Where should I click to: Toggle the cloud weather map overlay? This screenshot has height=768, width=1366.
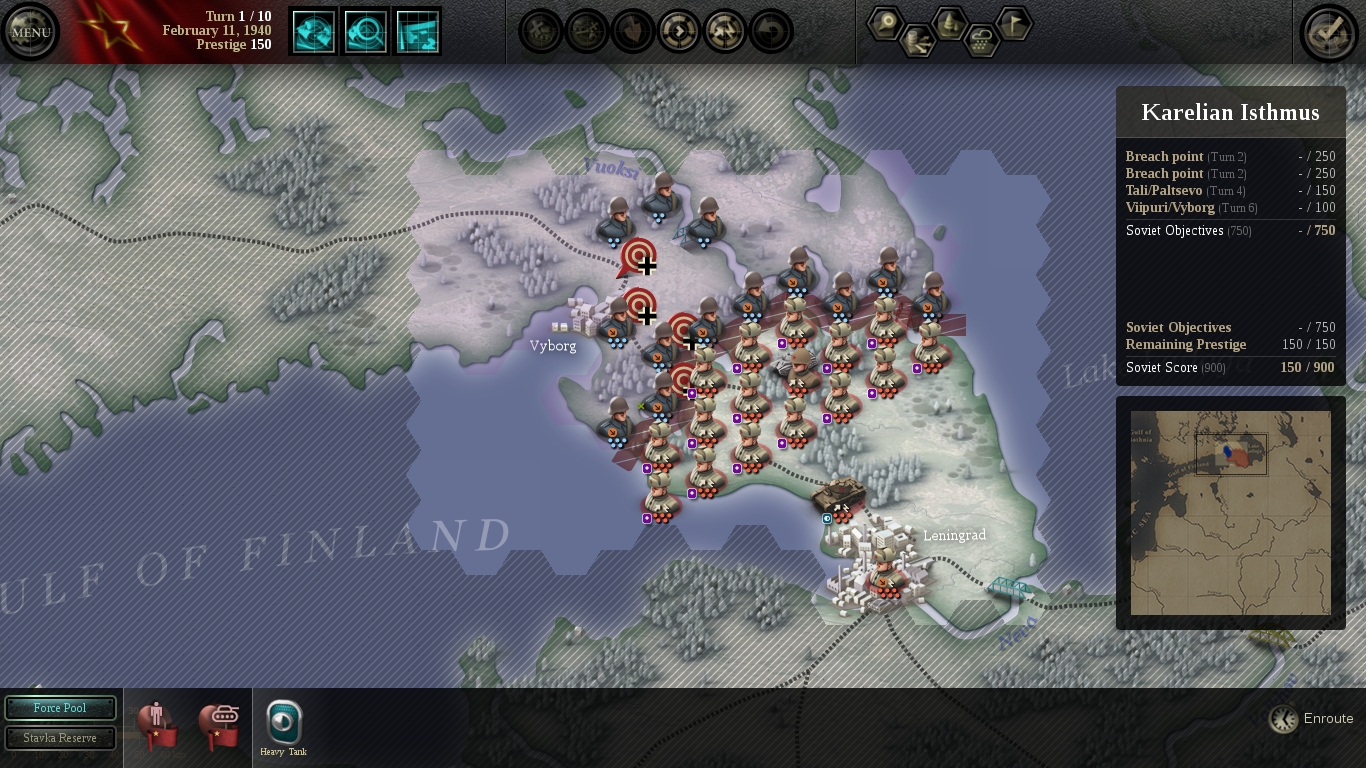pos(982,42)
